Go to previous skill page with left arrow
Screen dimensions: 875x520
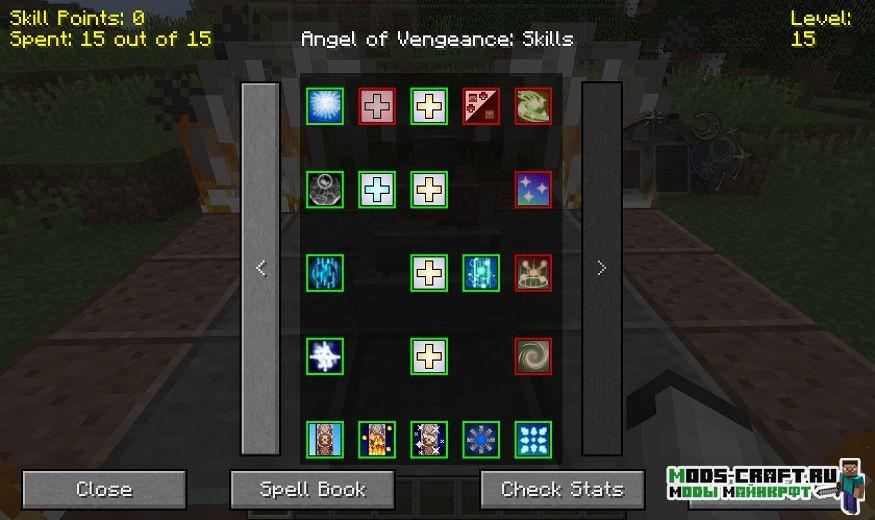pyautogui.click(x=261, y=268)
